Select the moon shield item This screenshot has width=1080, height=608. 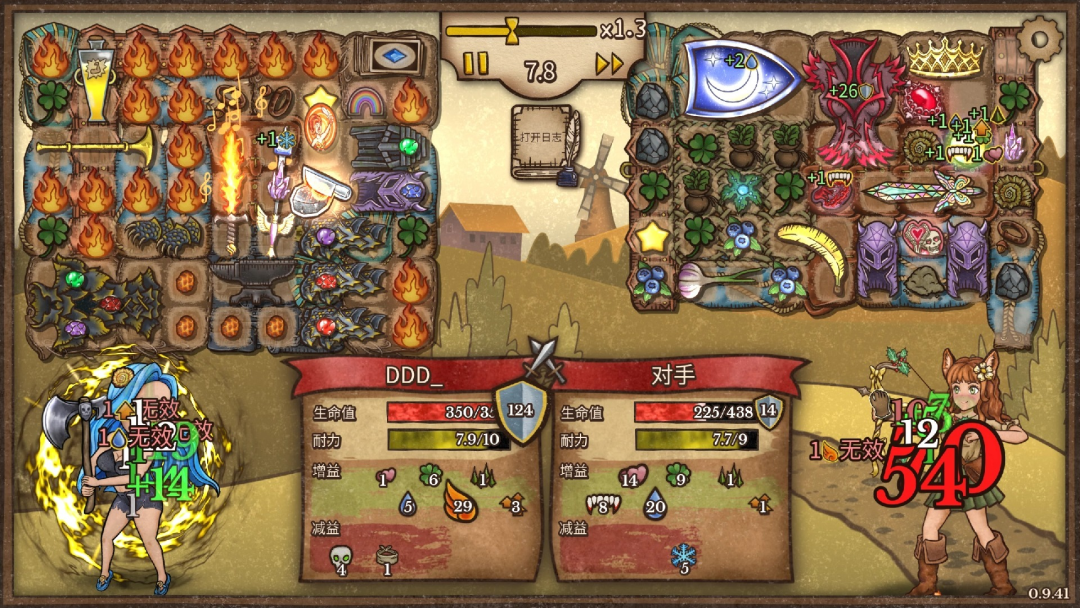click(x=741, y=78)
